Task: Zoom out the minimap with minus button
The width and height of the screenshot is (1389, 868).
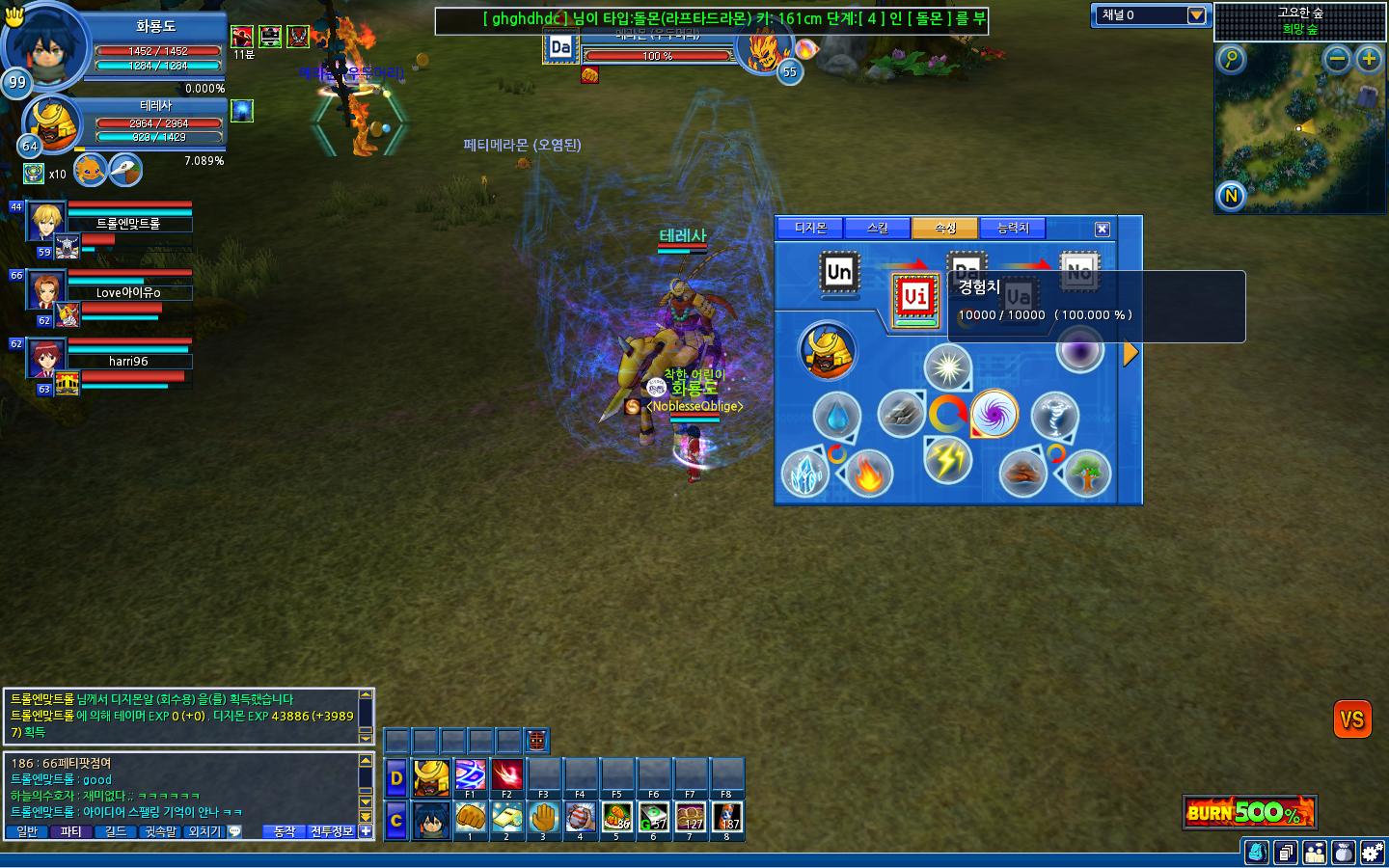Action: [1337, 60]
